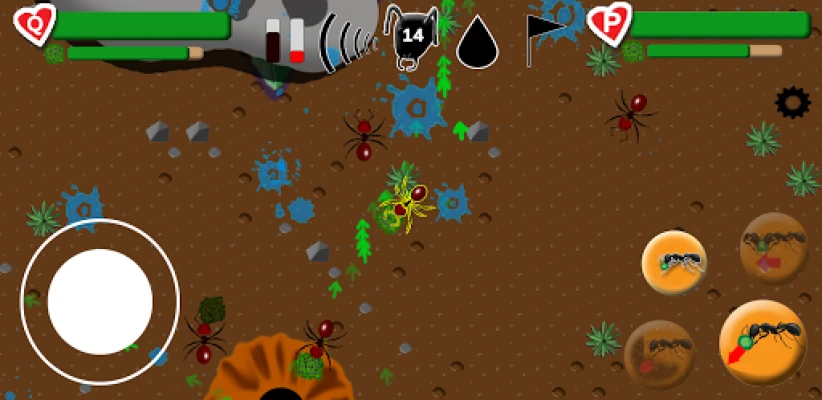The width and height of the screenshot is (822, 400).
Task: Activate the ant carrying food button
Action: tap(674, 263)
